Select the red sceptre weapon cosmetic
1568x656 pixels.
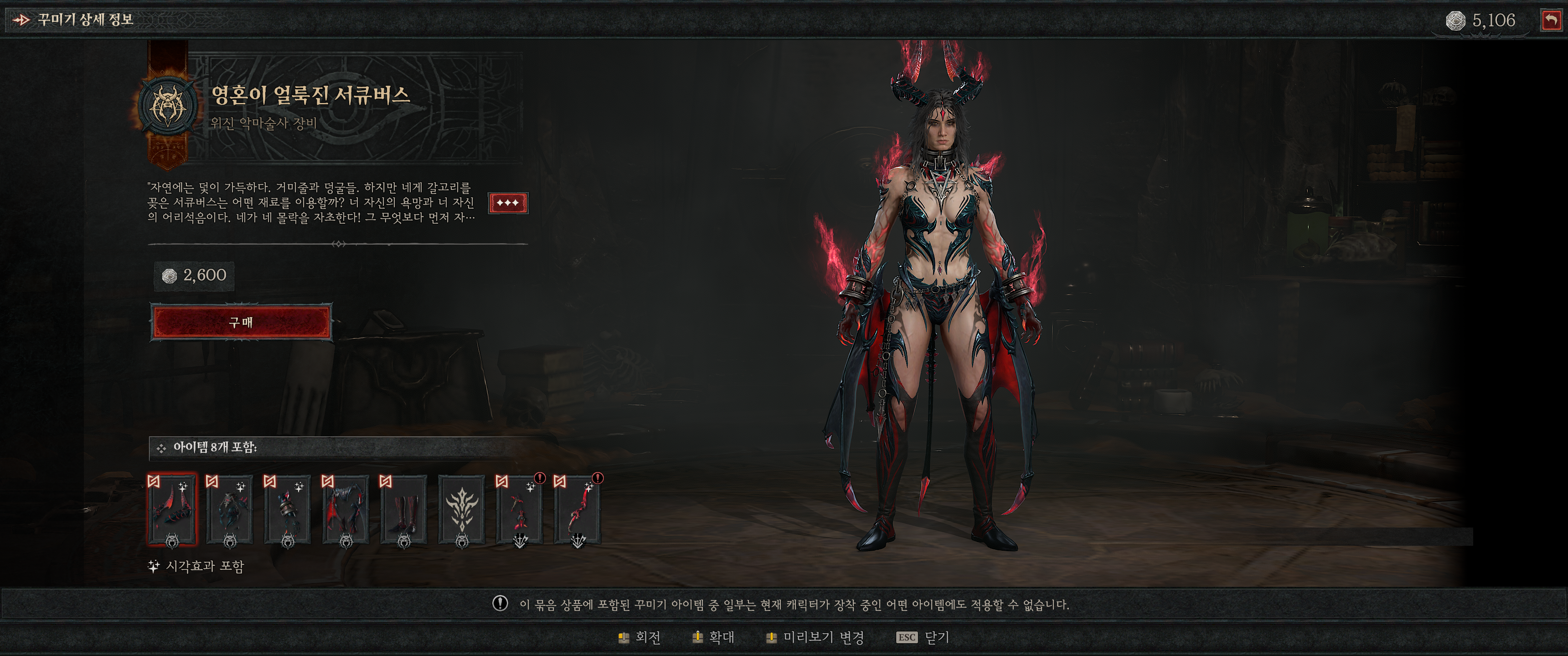coord(519,509)
